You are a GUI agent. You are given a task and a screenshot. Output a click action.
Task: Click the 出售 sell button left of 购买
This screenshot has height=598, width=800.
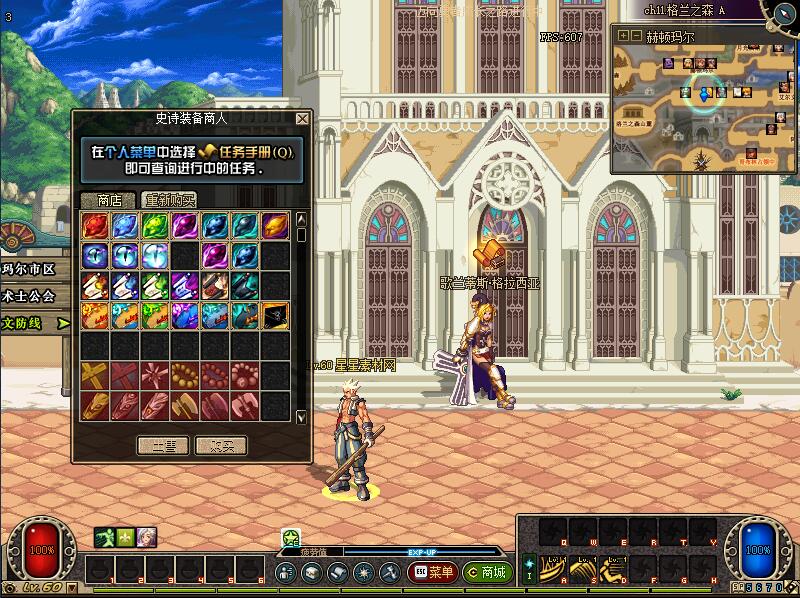coord(162,445)
